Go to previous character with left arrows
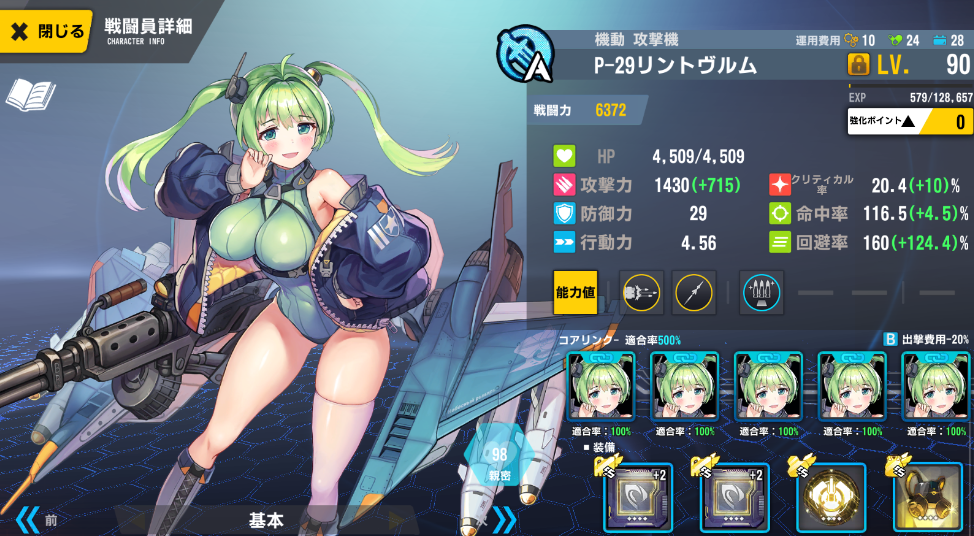974x536 pixels. [27, 520]
